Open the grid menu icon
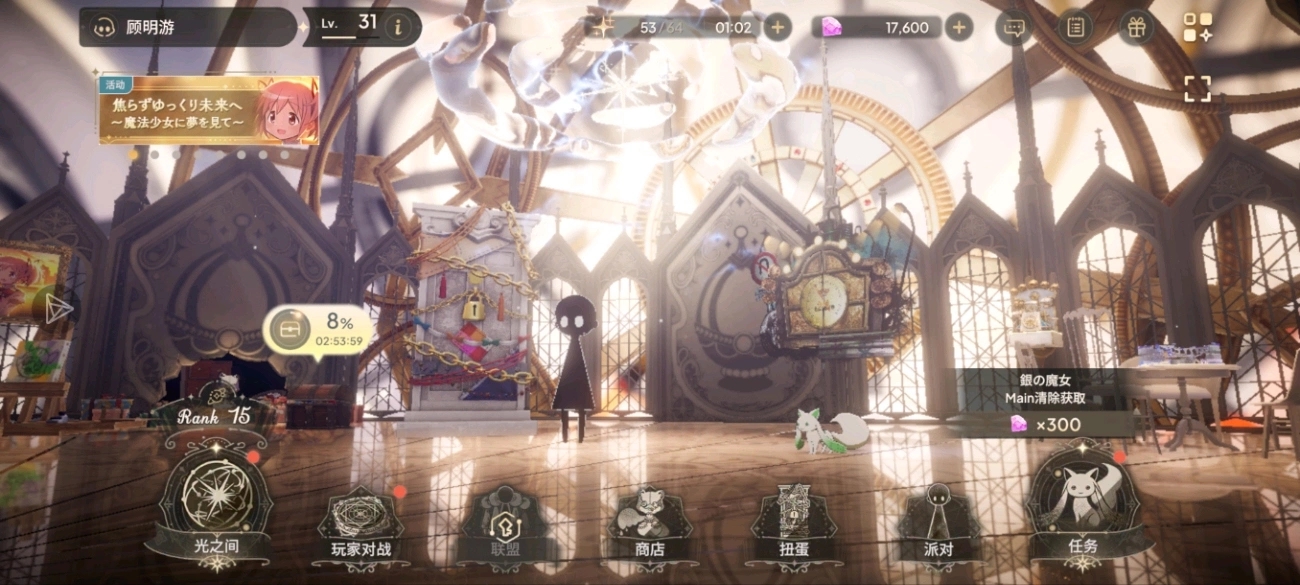 click(1197, 27)
